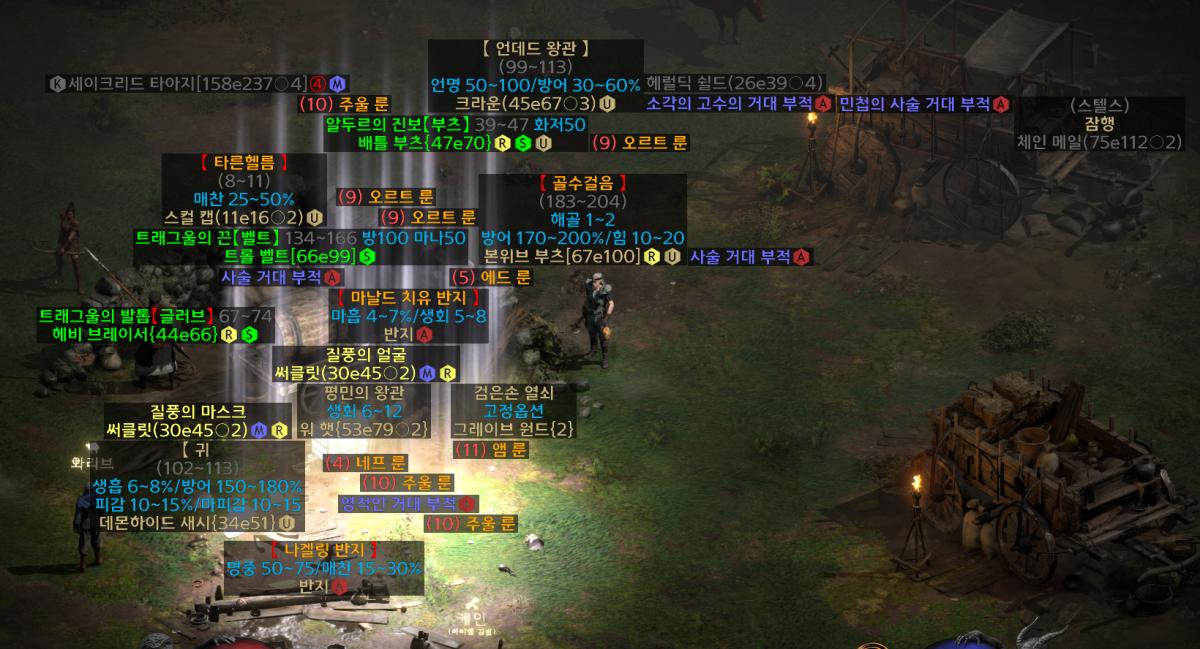The image size is (1200, 649).
Task: Pick up the 질풍의 얼굴 써클릿
Action: (x=365, y=373)
